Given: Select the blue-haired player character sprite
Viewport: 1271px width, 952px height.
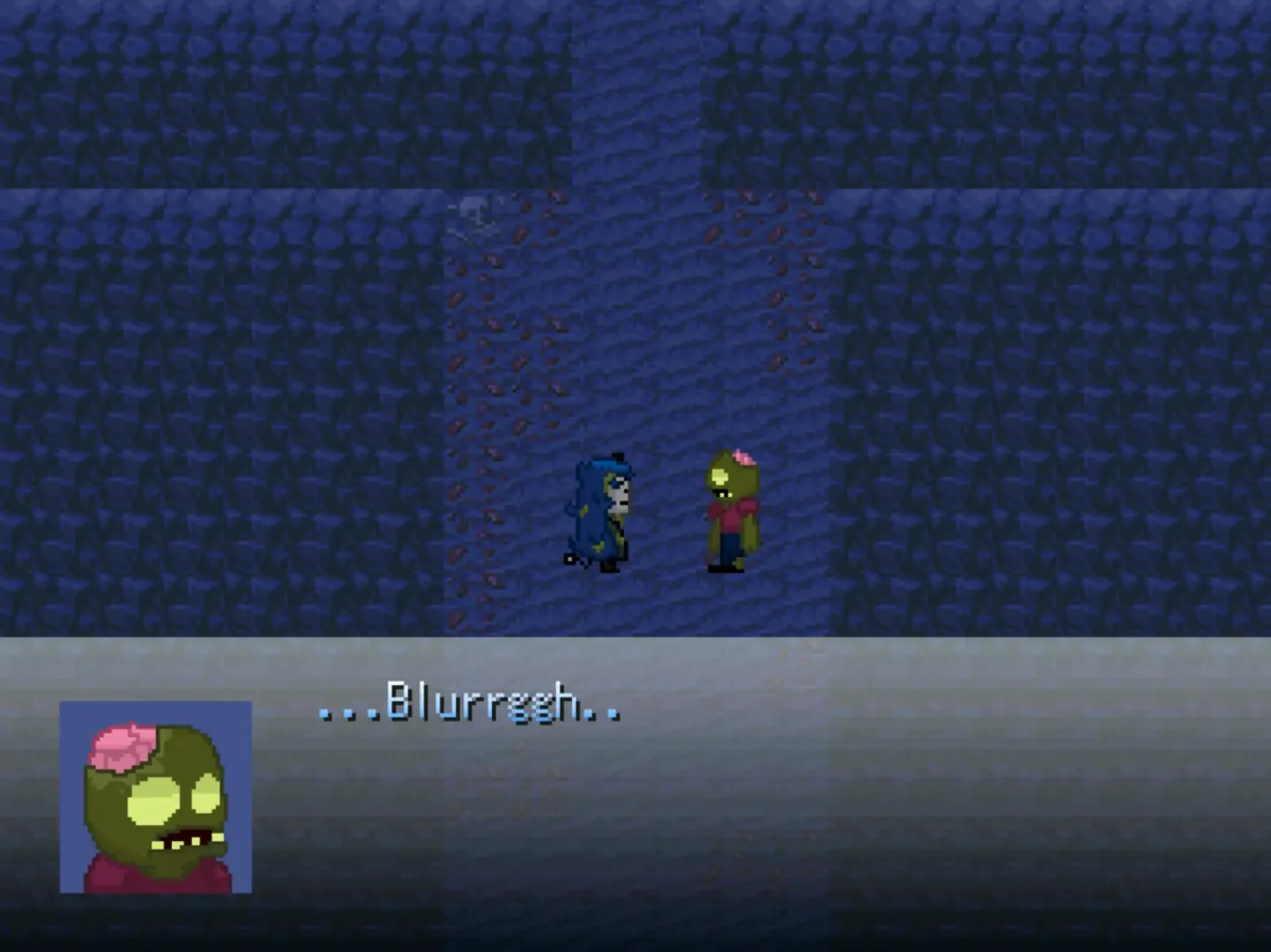Looking at the screenshot, I should [599, 511].
